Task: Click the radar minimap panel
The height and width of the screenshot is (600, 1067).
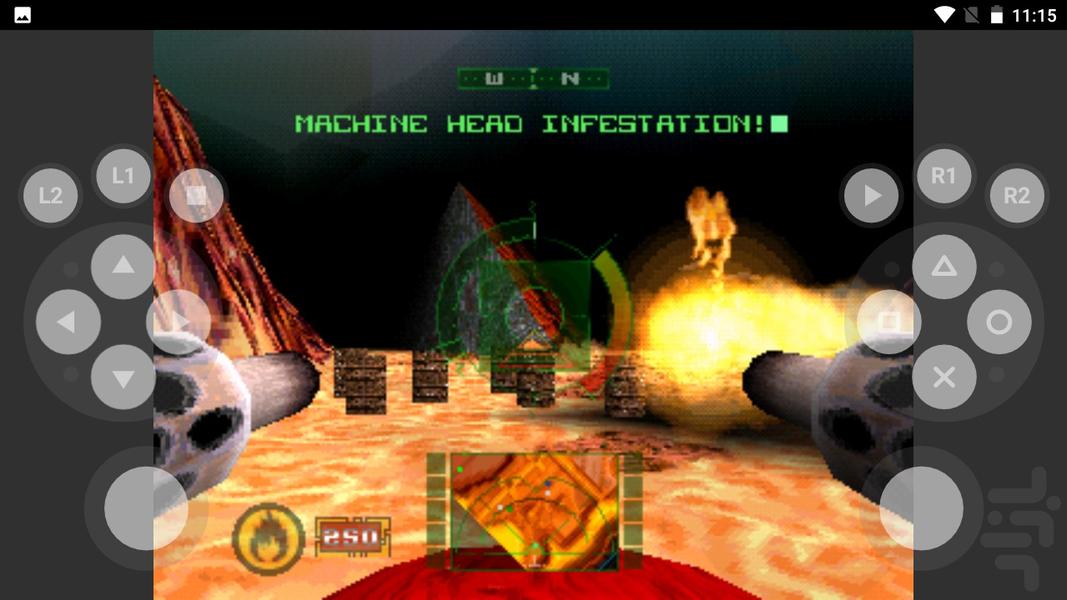Action: (534, 510)
